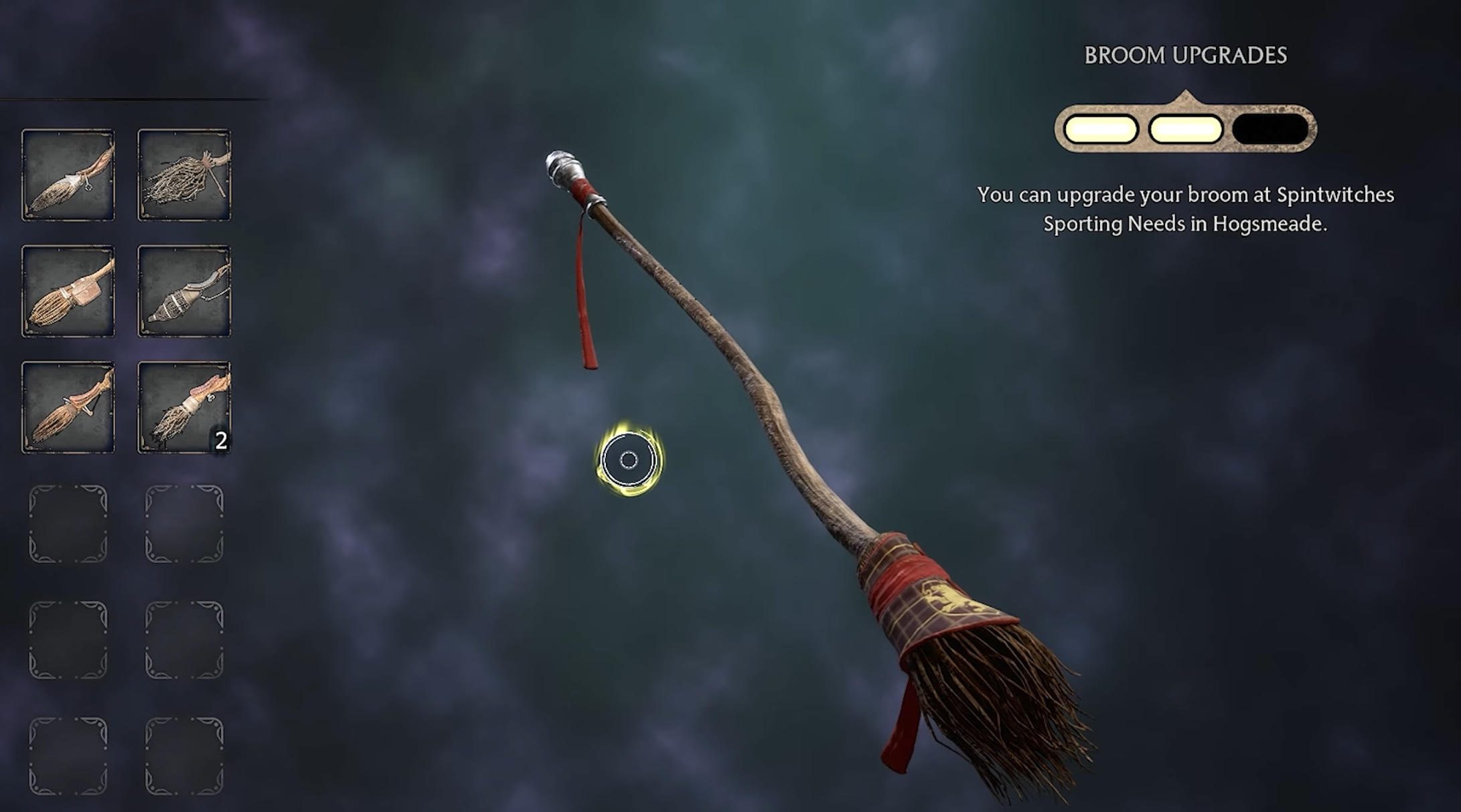Toggle the unfilled third upgrade slot

[x=1270, y=129]
